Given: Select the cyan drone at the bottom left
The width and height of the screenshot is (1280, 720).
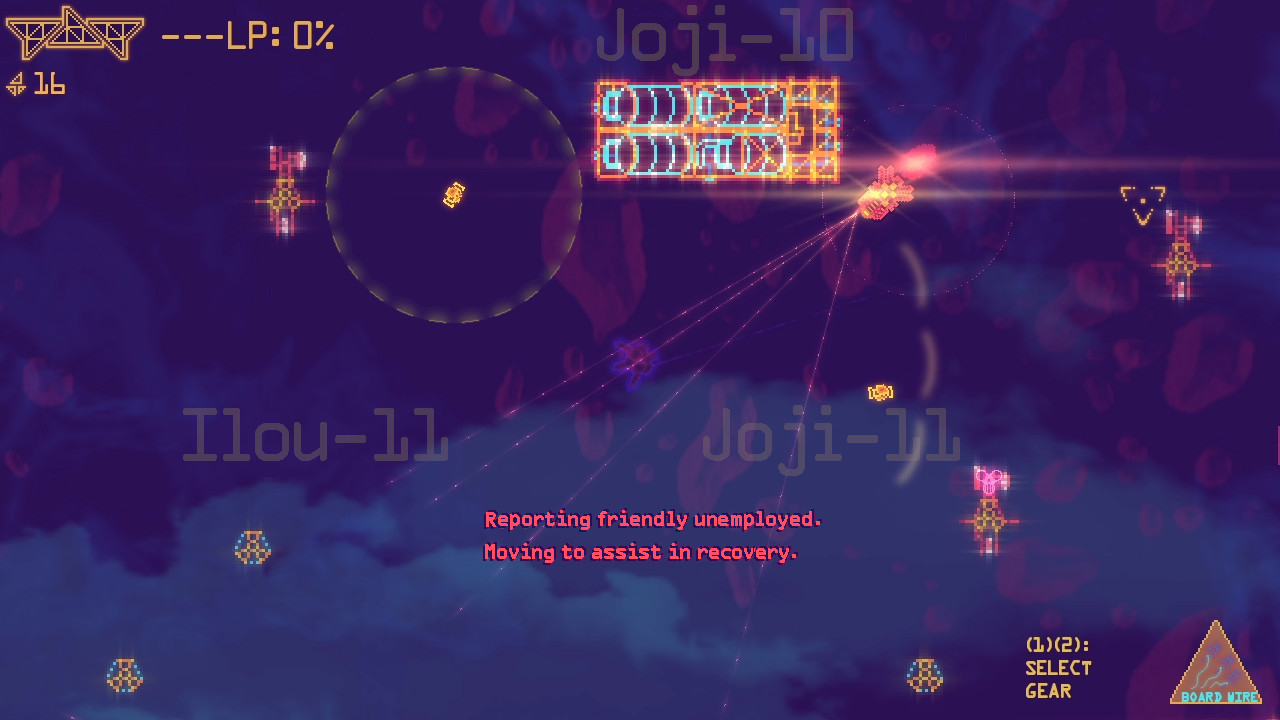Looking at the screenshot, I should (124, 676).
